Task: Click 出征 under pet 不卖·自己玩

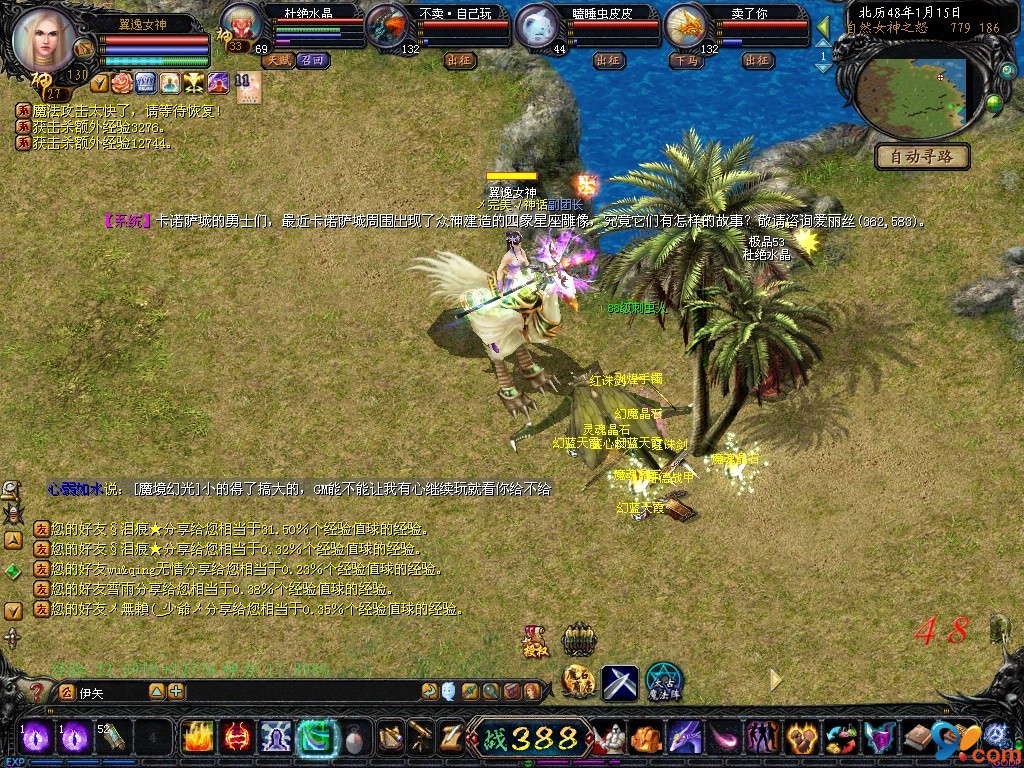Action: [460, 61]
